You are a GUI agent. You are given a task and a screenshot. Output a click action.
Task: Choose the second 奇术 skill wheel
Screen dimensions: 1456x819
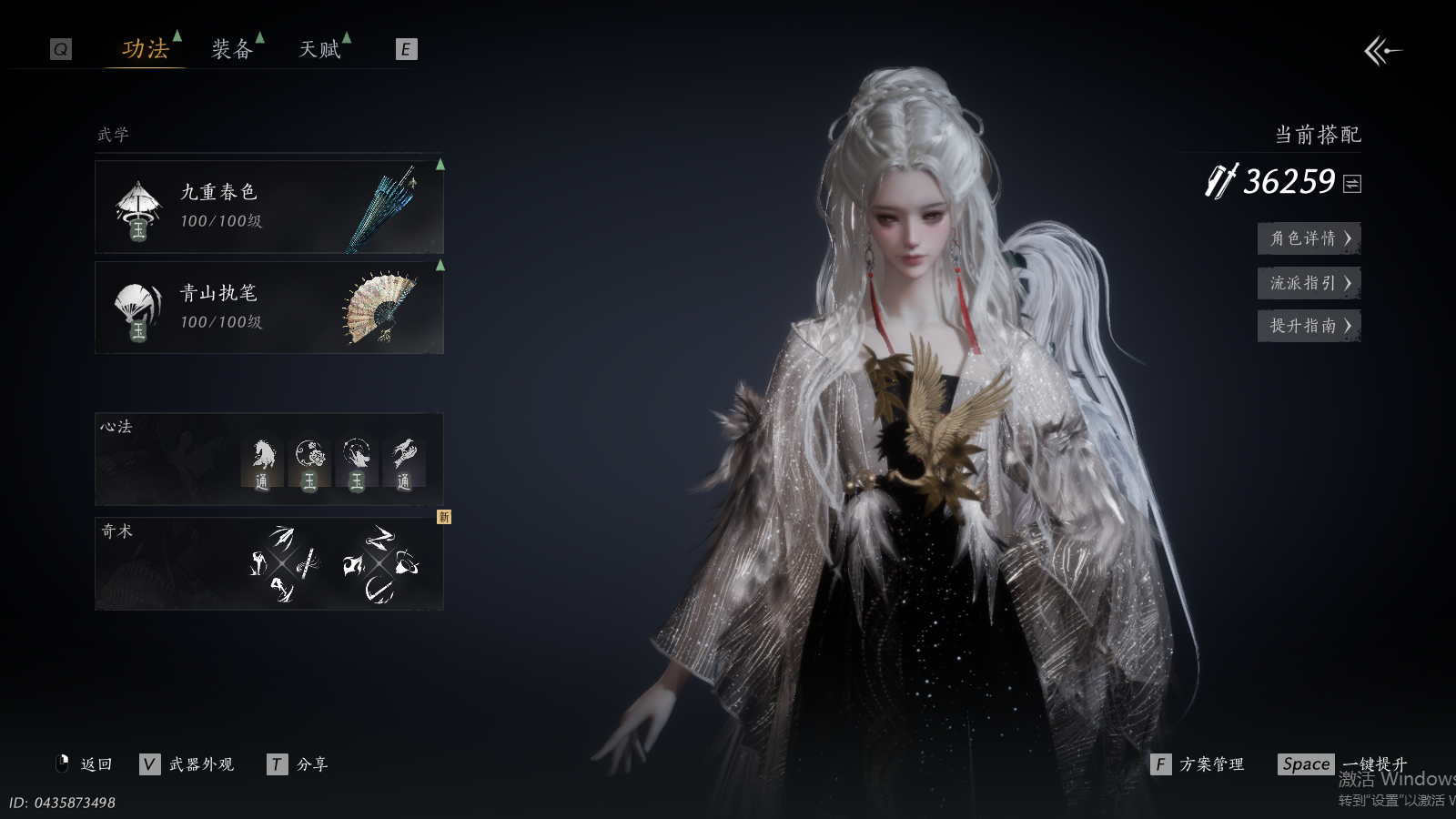(380, 564)
